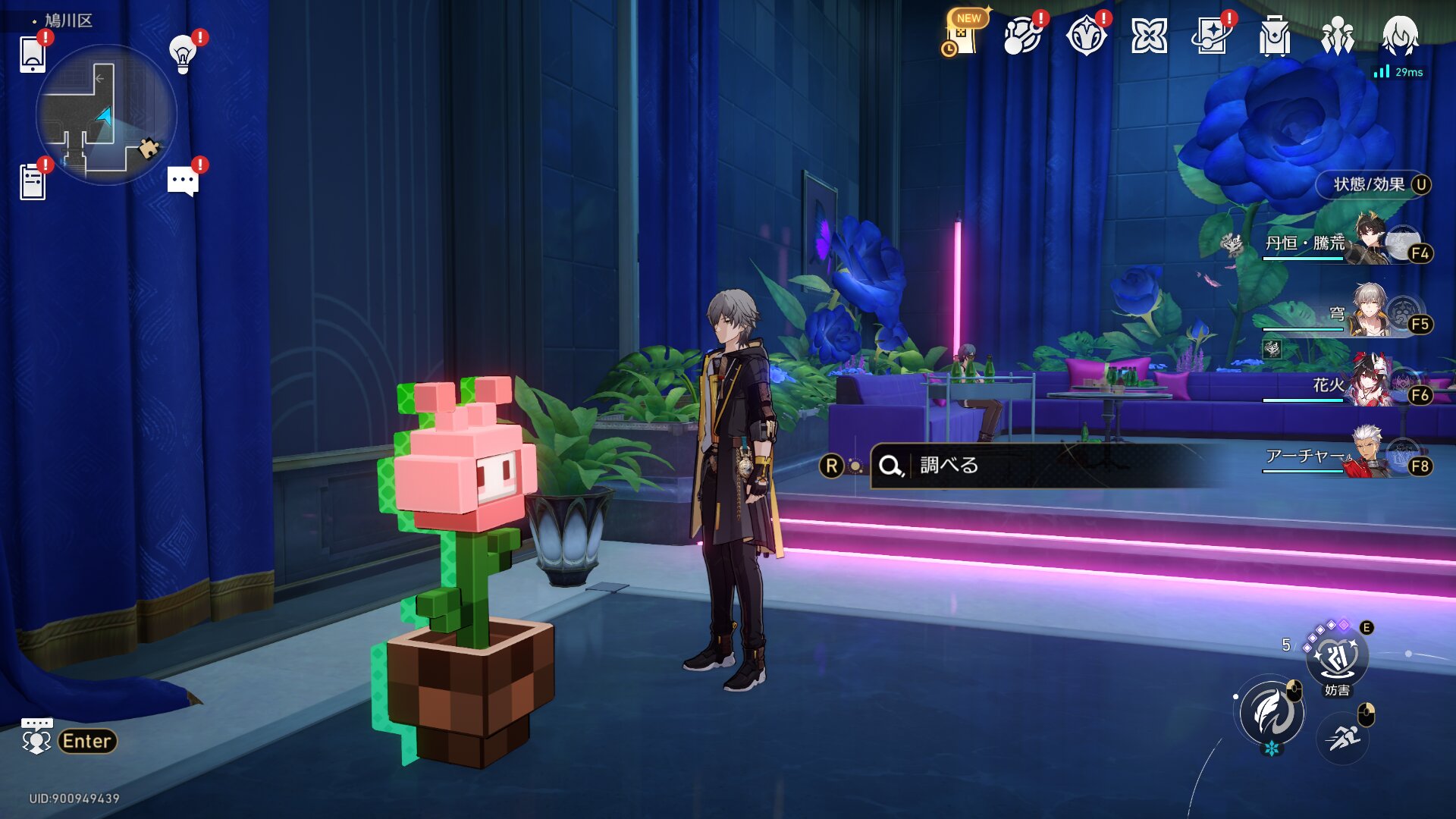1456x819 pixels.
Task: Open the team lineup silhouettes icon
Action: tap(1337, 36)
